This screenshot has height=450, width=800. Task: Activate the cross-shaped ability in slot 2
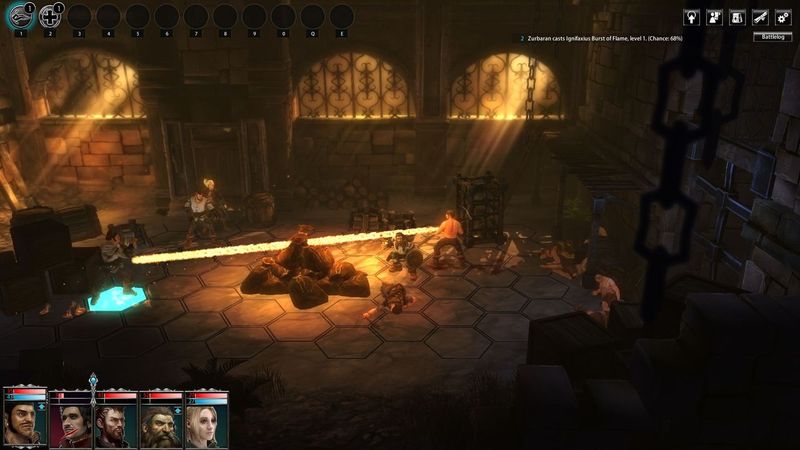[x=49, y=17]
